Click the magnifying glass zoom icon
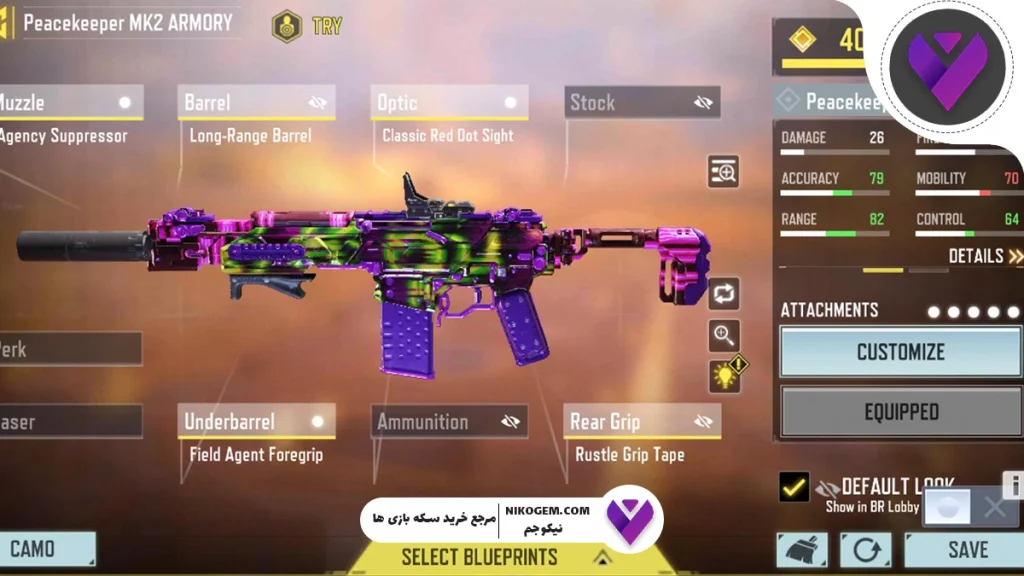1024x576 pixels. point(724,335)
